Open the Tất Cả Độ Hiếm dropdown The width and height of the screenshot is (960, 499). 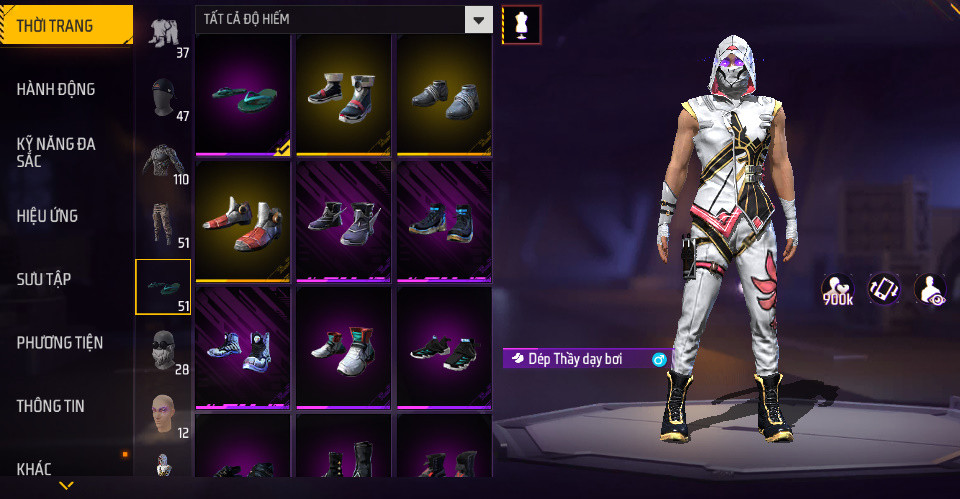[x=344, y=19]
